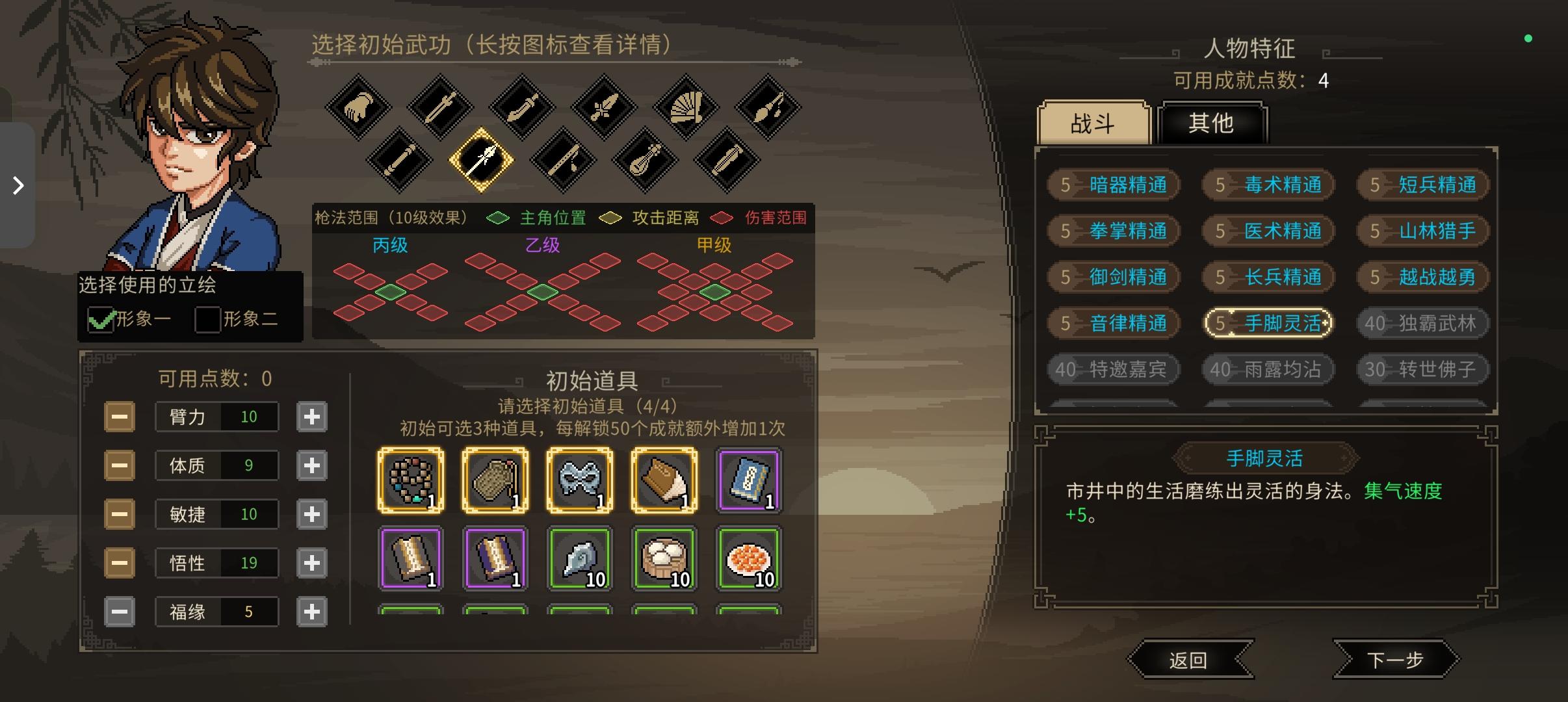Select the prayer beads starting item
The height and width of the screenshot is (702, 1568).
(x=411, y=480)
